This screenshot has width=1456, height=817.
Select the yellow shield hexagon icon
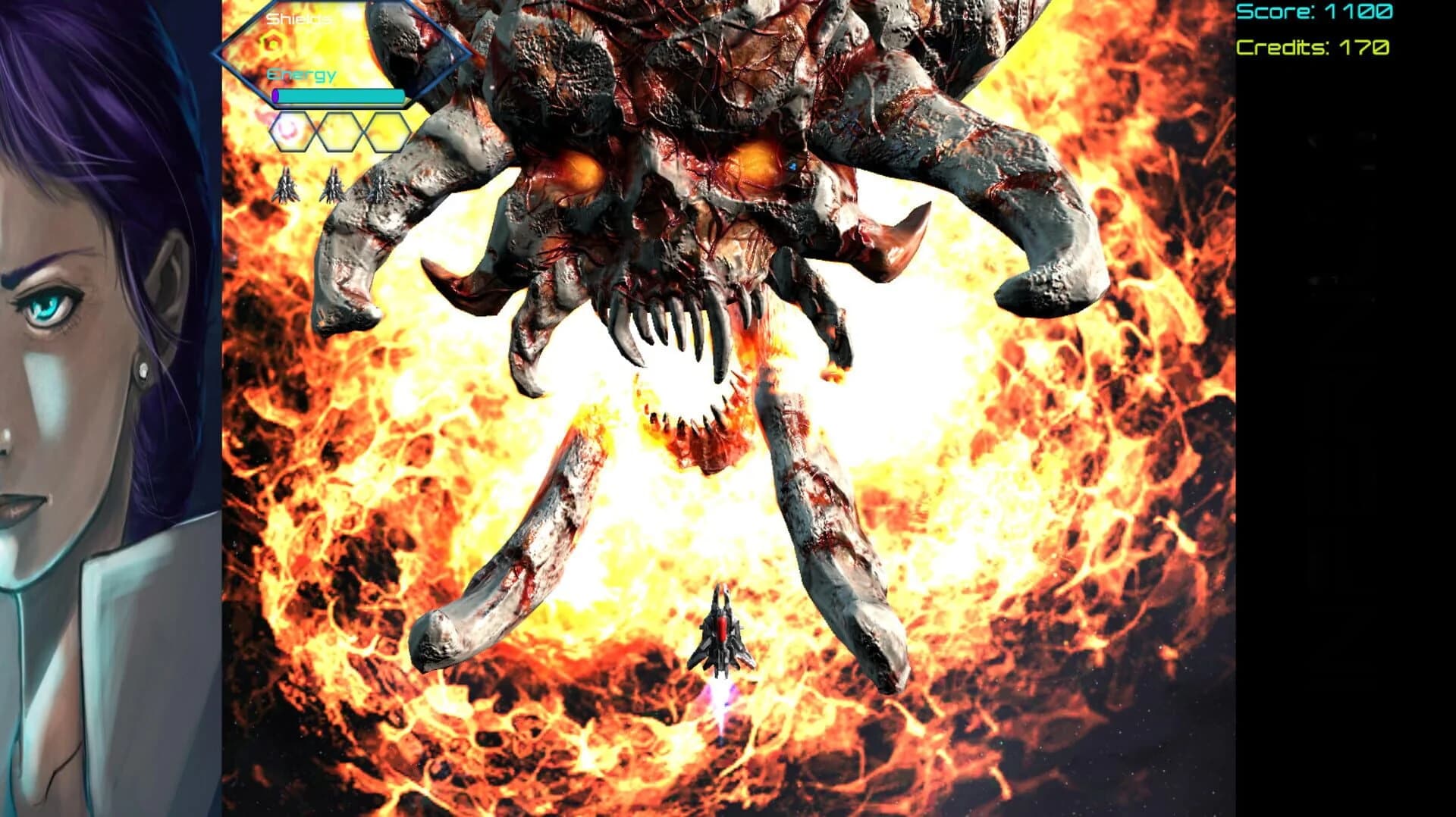pos(271,42)
